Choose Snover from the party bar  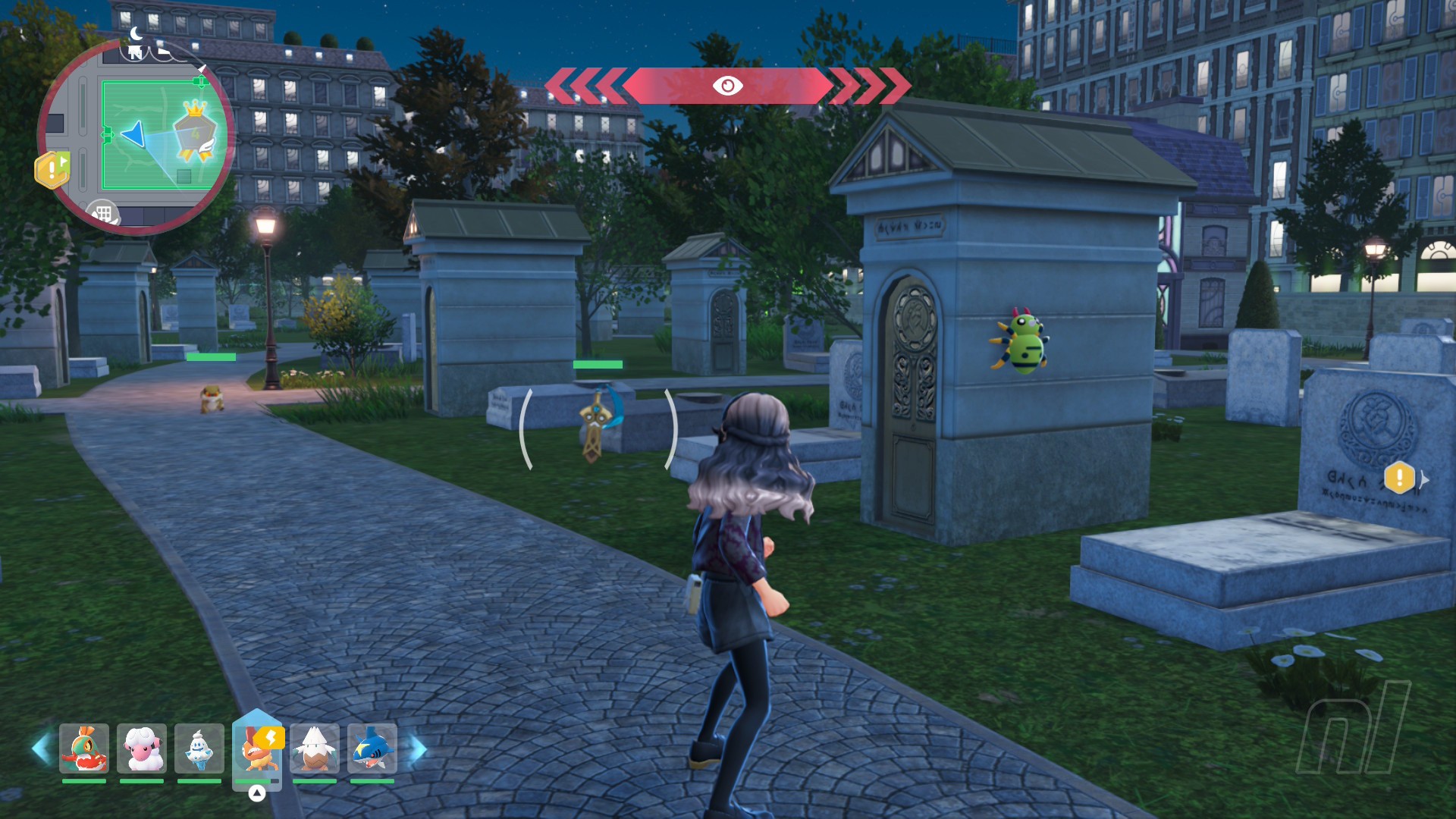pyautogui.click(x=315, y=748)
